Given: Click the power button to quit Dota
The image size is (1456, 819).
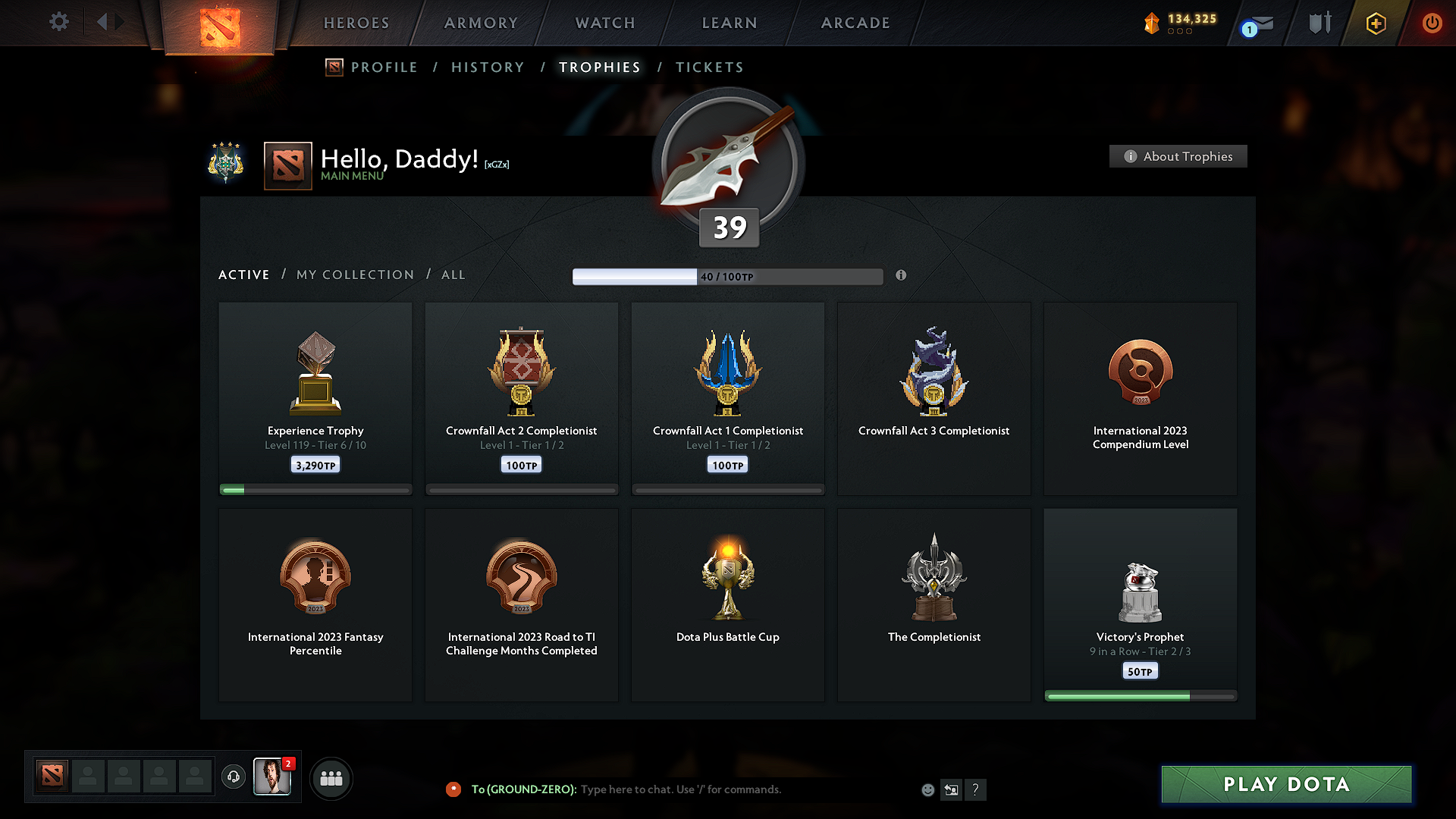Looking at the screenshot, I should tap(1432, 23).
